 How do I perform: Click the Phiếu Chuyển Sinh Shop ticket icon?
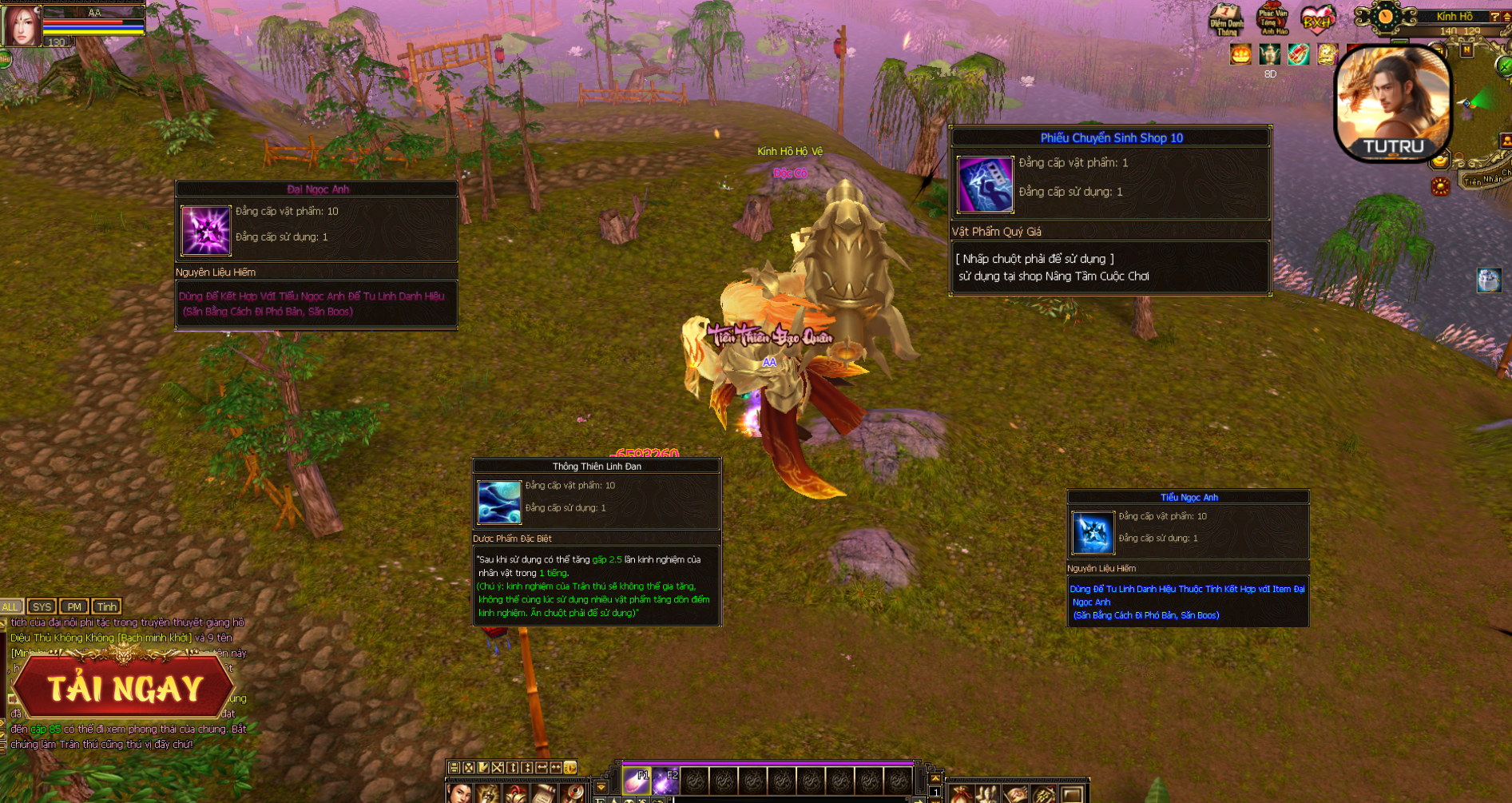pos(985,184)
